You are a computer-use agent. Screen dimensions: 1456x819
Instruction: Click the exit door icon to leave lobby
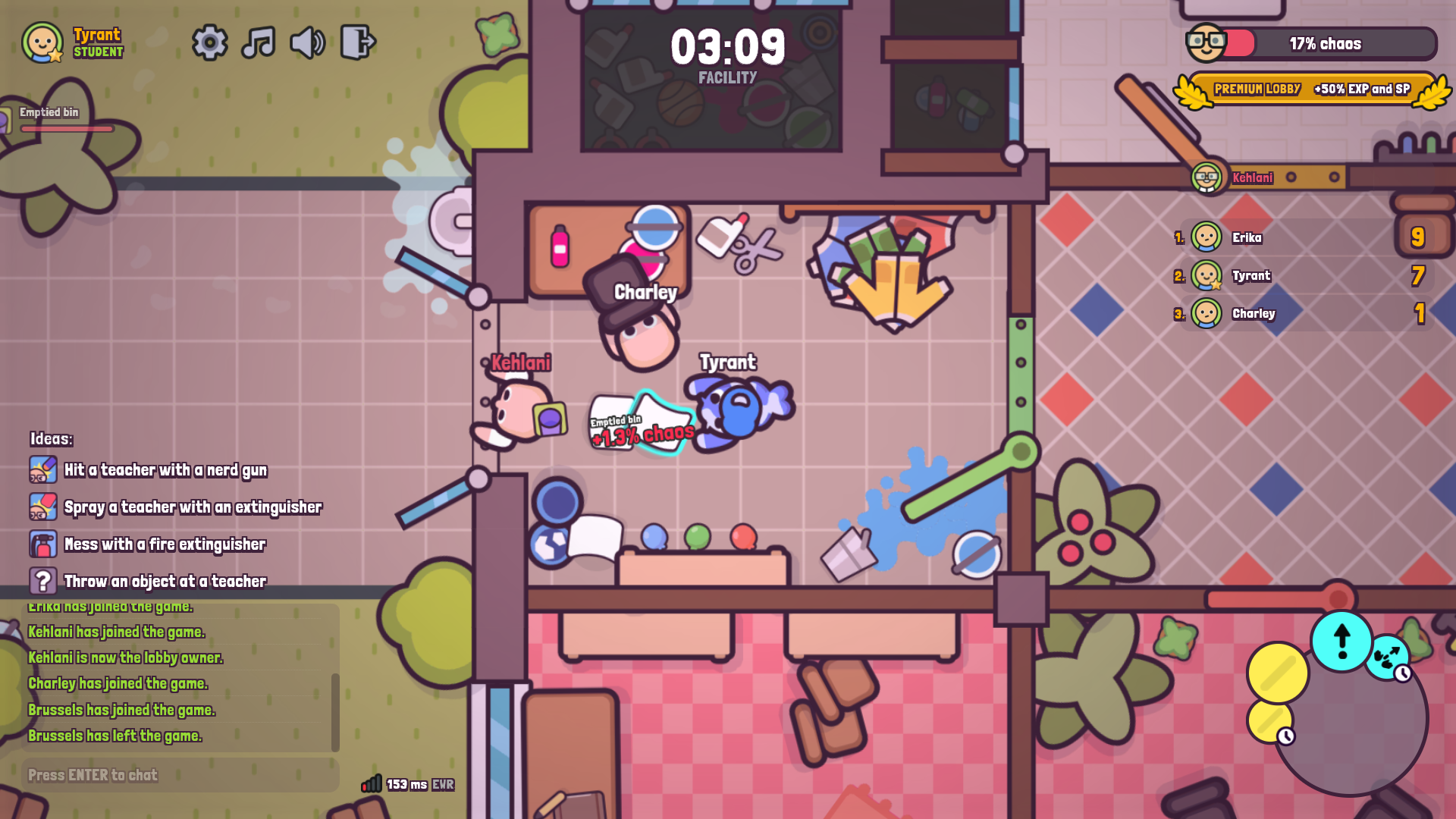359,43
